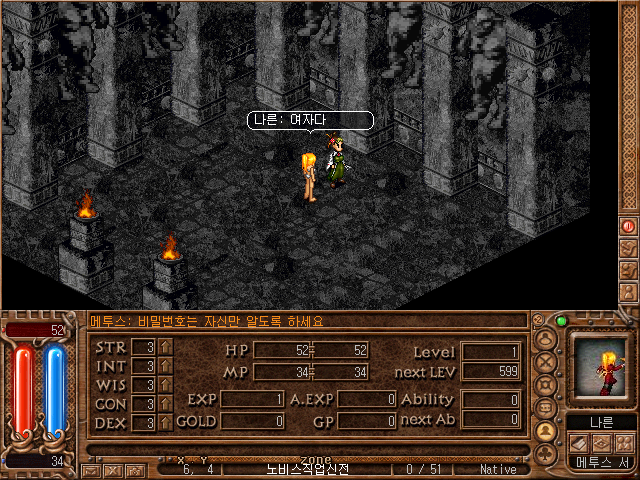Boost DEX with its up arrow

(166, 423)
